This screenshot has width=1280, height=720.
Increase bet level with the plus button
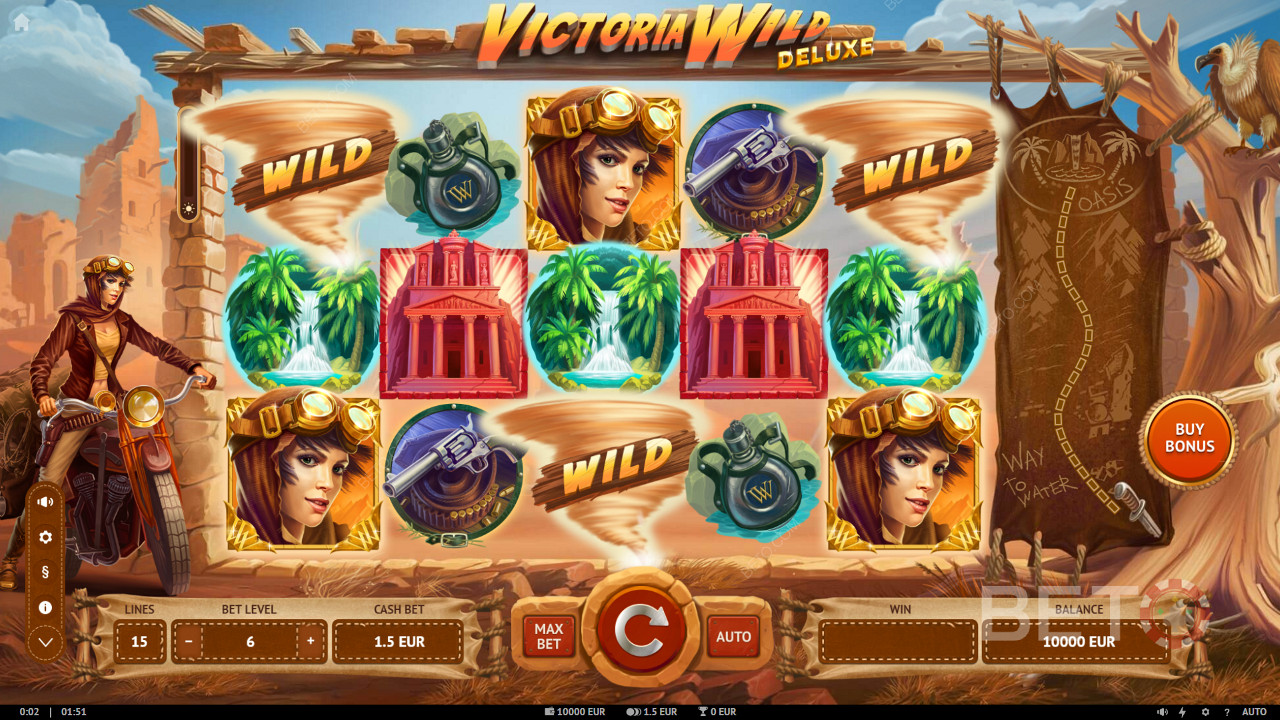(311, 641)
